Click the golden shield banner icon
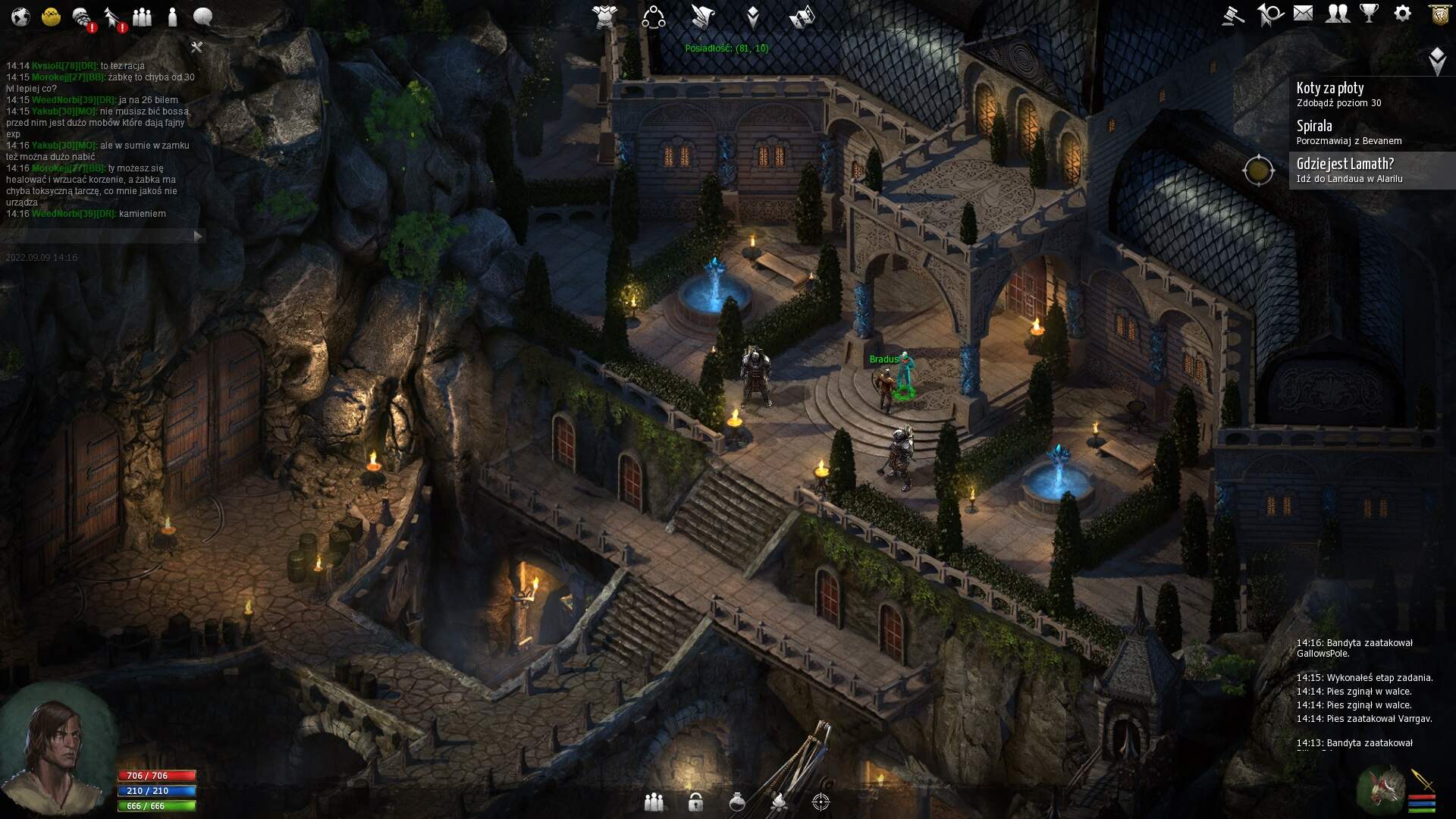The width and height of the screenshot is (1456, 819). coord(1440,14)
